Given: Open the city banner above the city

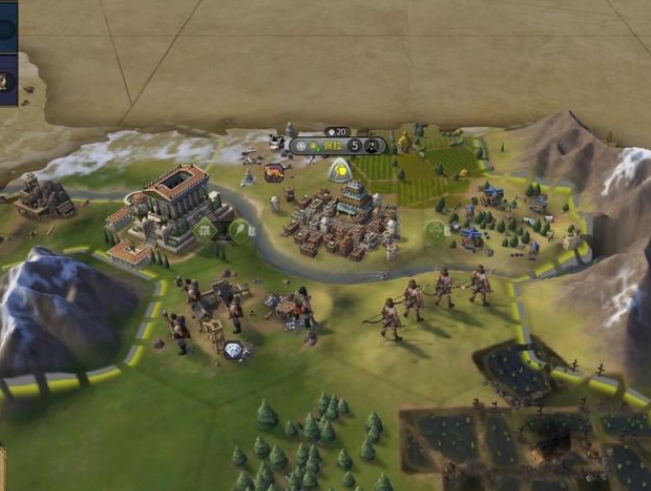Looking at the screenshot, I should [x=329, y=145].
